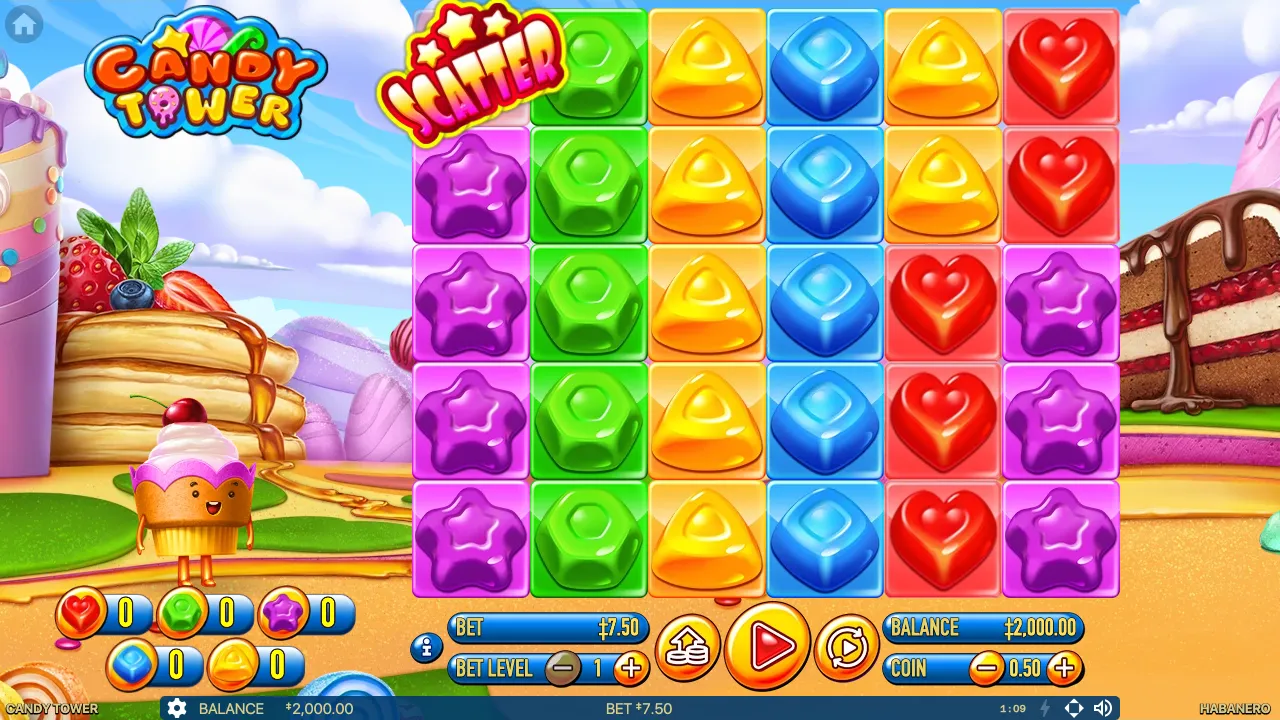This screenshot has height=720, width=1280.
Task: Click the lightning fast-play icon in bottom bar
Action: click(1046, 709)
